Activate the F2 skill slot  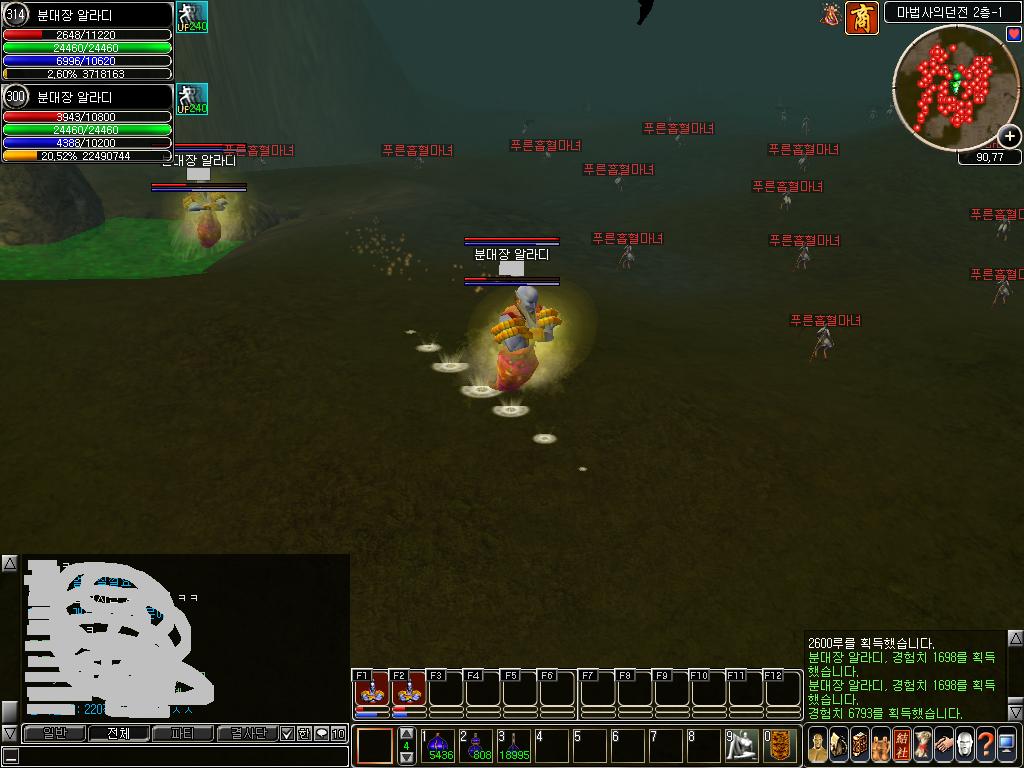pyautogui.click(x=408, y=692)
